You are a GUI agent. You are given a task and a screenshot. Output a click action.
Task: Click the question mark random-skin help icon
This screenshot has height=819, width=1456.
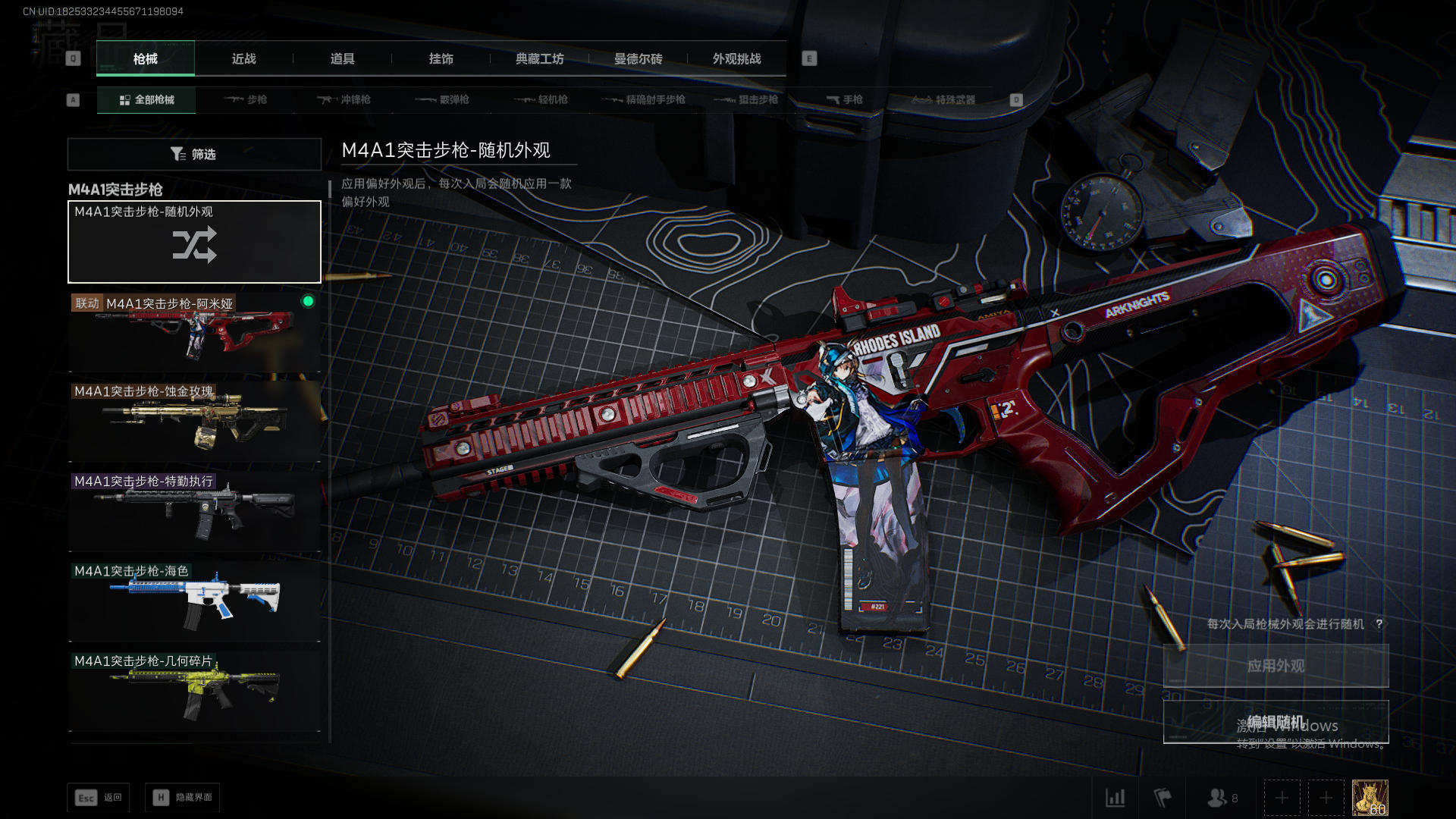[x=1379, y=624]
